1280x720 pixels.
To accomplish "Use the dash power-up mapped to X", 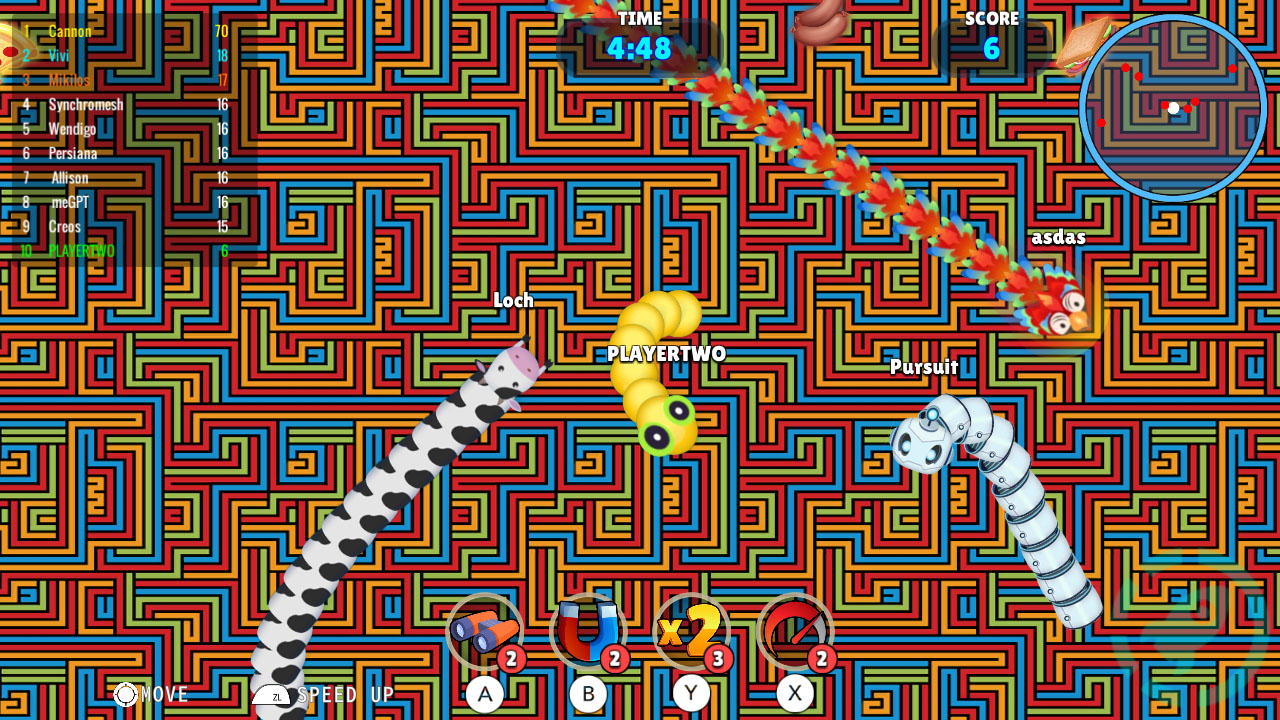I will click(793, 632).
